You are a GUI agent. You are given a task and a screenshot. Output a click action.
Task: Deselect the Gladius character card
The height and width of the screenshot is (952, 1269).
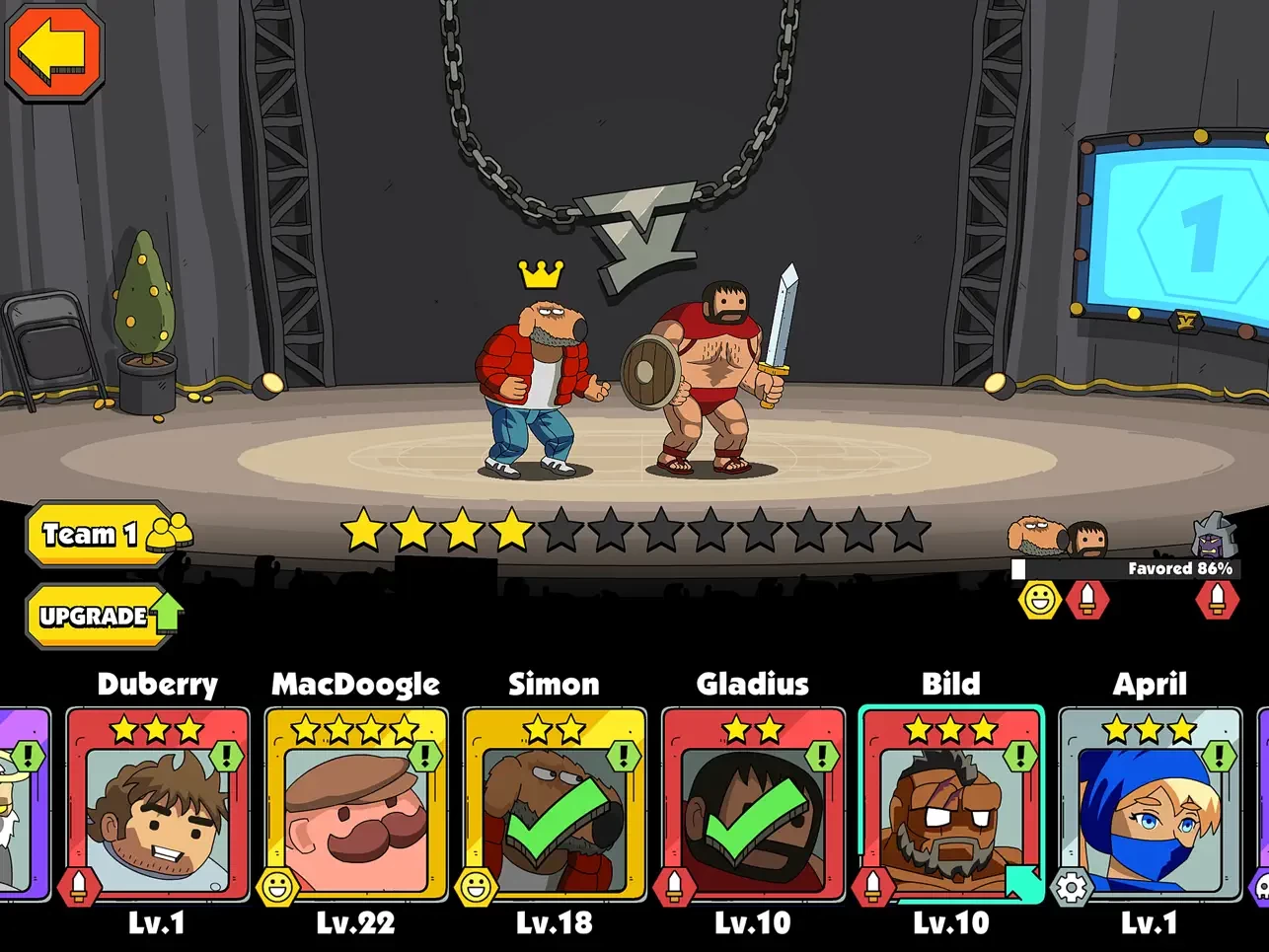pyautogui.click(x=753, y=804)
